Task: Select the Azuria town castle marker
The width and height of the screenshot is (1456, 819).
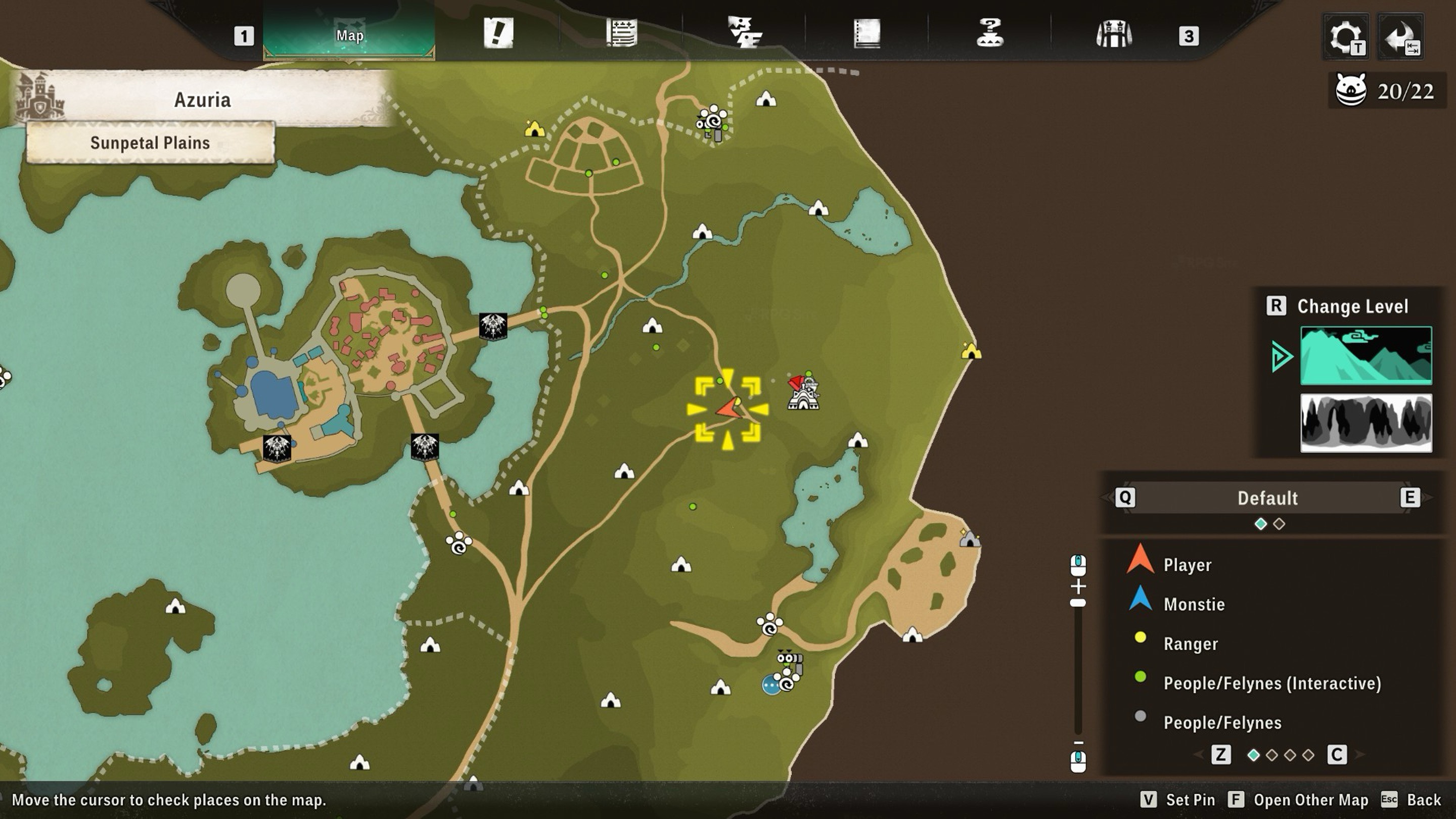Action: pos(39,97)
